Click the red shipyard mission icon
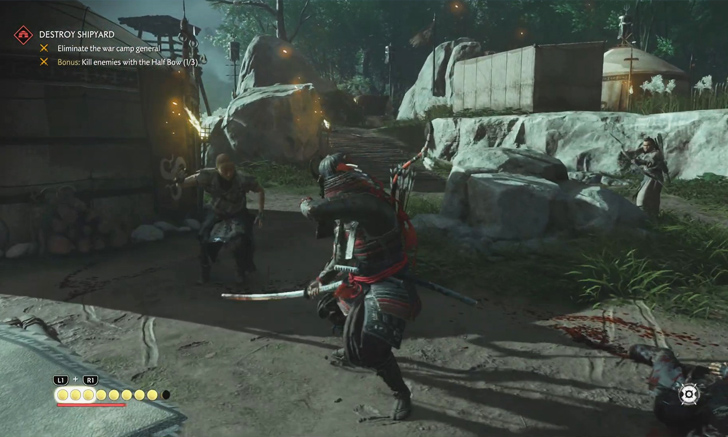Viewport: 728px width, 437px height. tap(23, 35)
